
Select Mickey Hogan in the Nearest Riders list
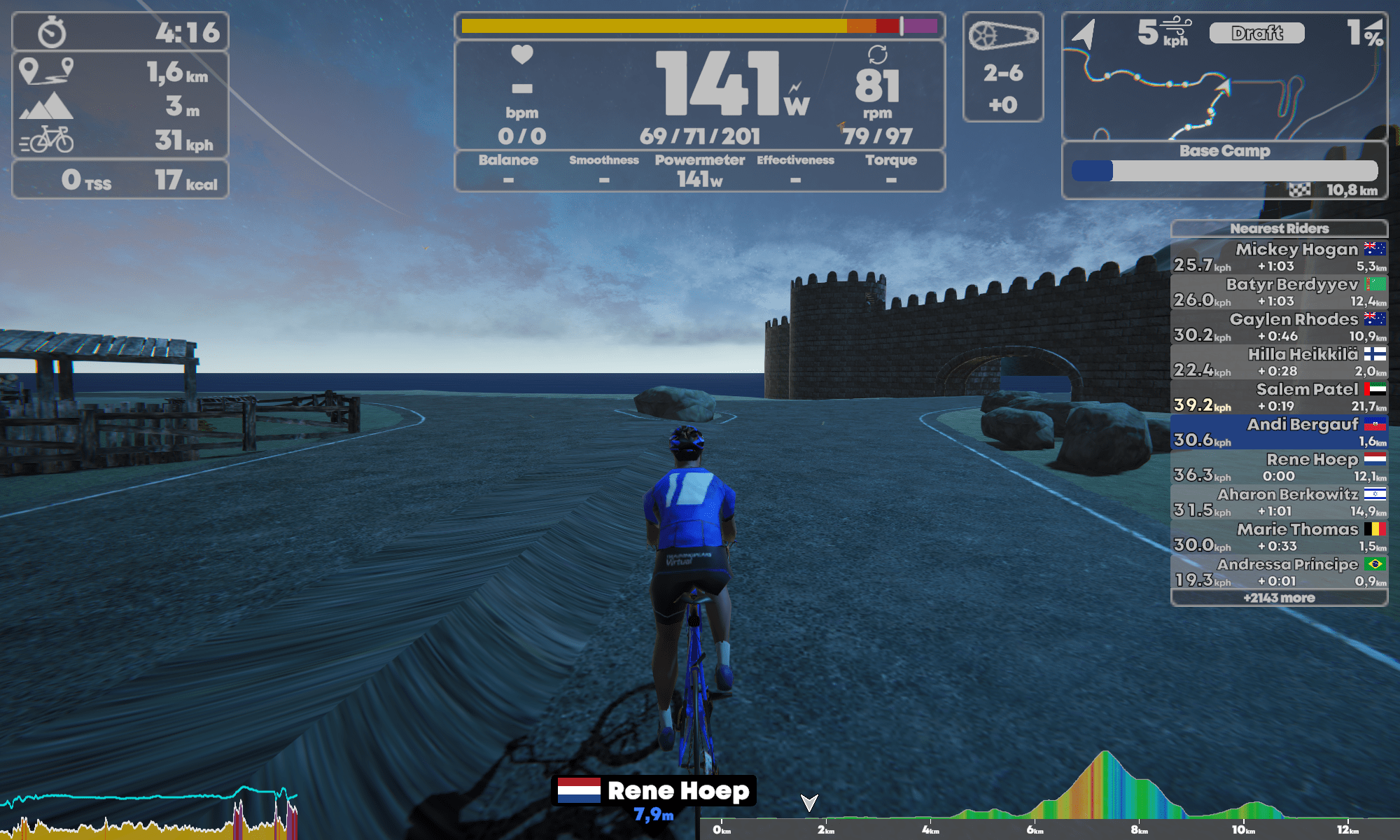(1279, 257)
